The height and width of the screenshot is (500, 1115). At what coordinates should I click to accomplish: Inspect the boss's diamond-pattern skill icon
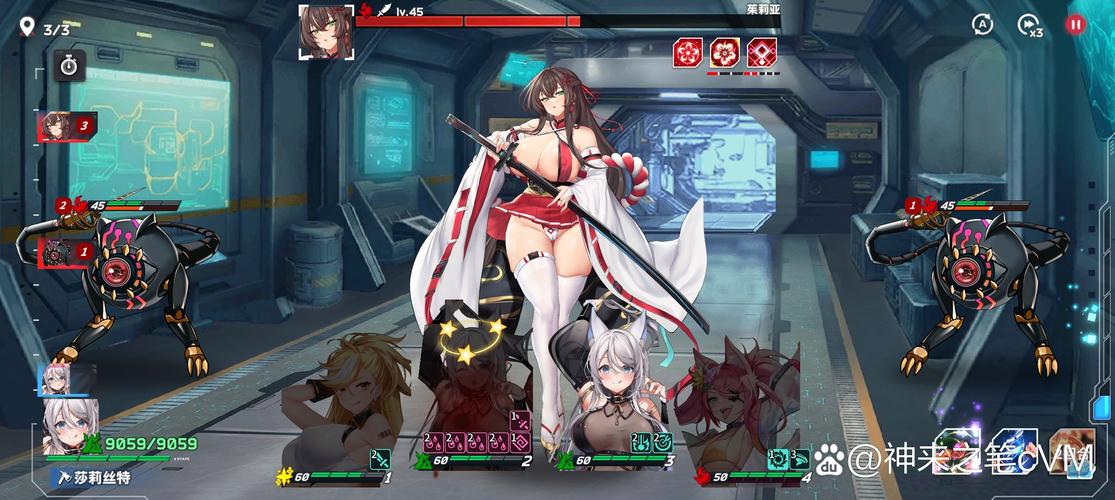[763, 53]
